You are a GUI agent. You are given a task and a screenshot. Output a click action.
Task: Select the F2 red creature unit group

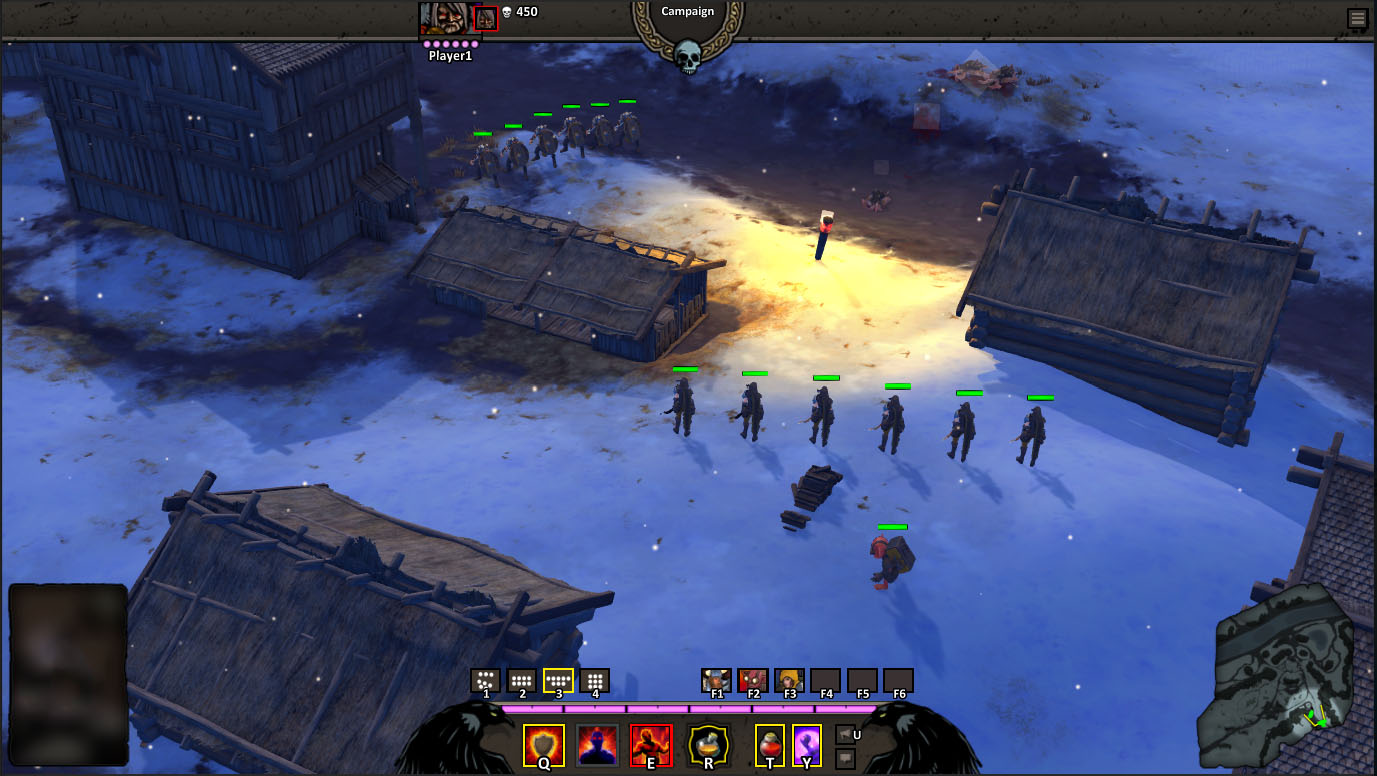pos(753,680)
